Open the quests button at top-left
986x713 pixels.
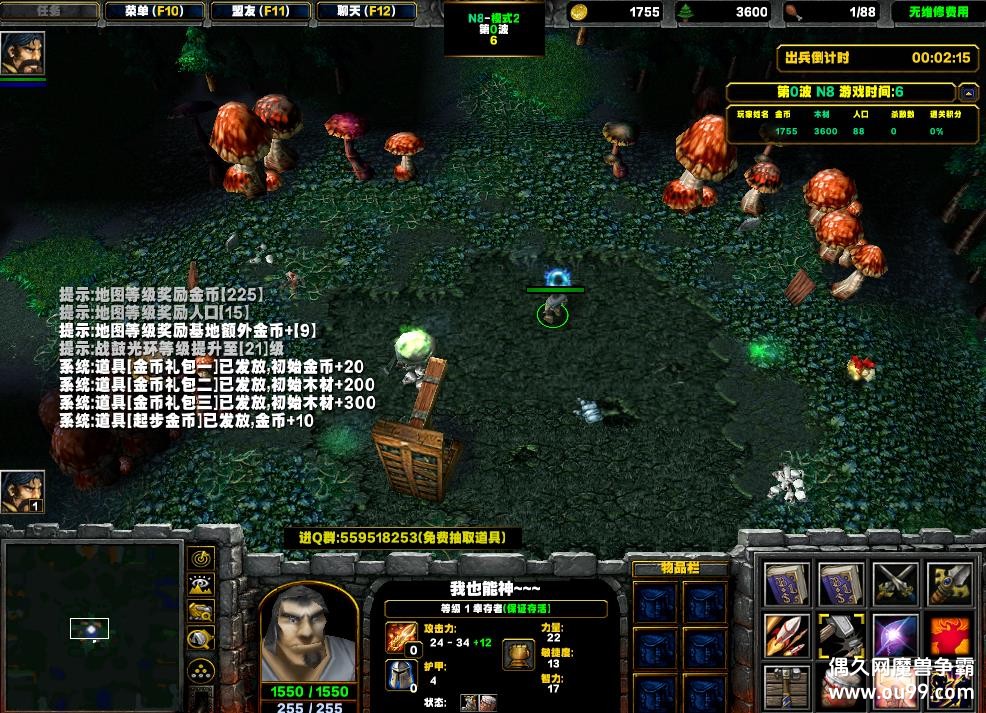tap(48, 11)
